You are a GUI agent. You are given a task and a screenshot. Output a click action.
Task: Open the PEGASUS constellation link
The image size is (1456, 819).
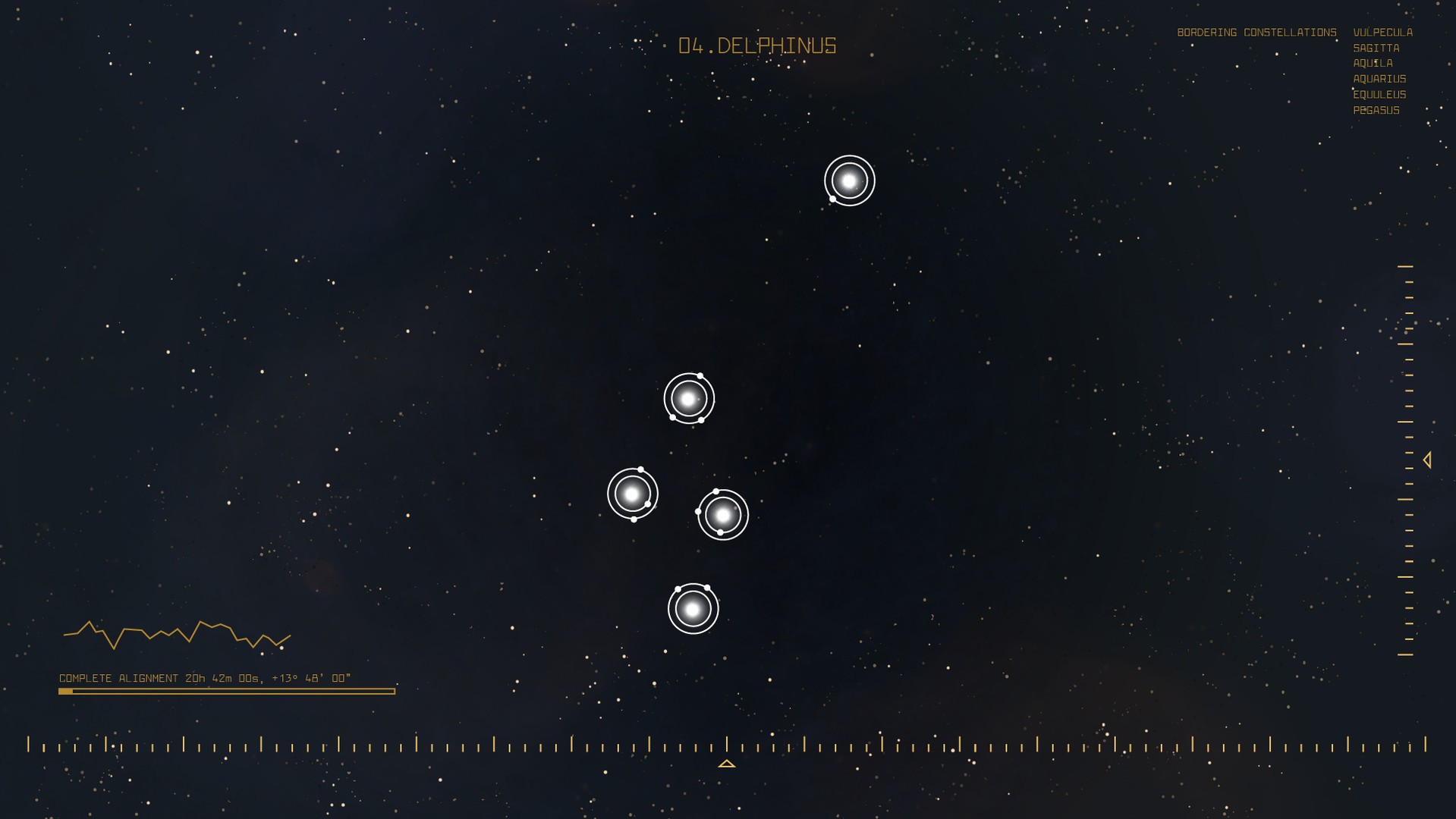pyautogui.click(x=1376, y=110)
